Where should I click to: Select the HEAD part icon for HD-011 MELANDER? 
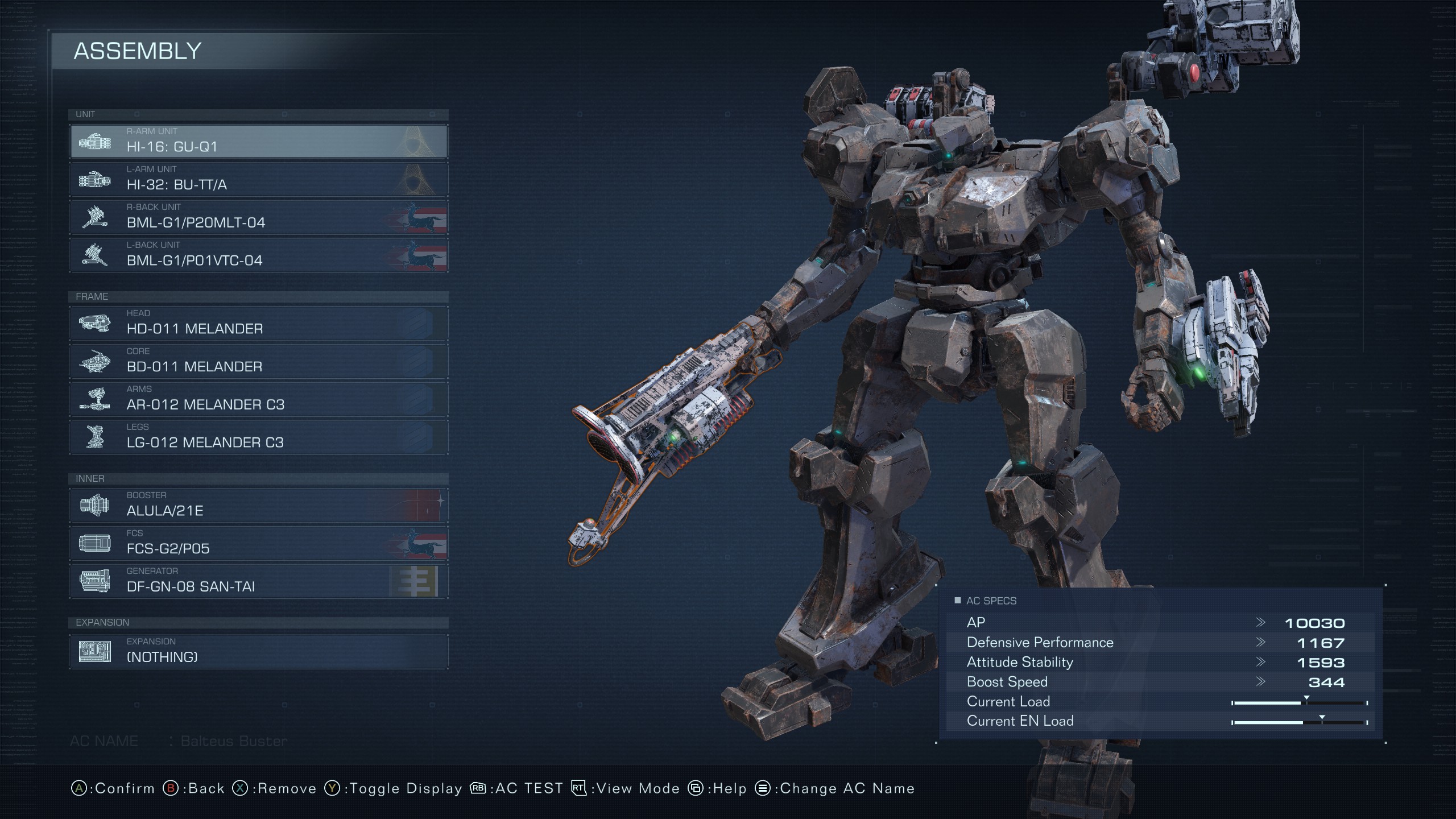click(97, 323)
